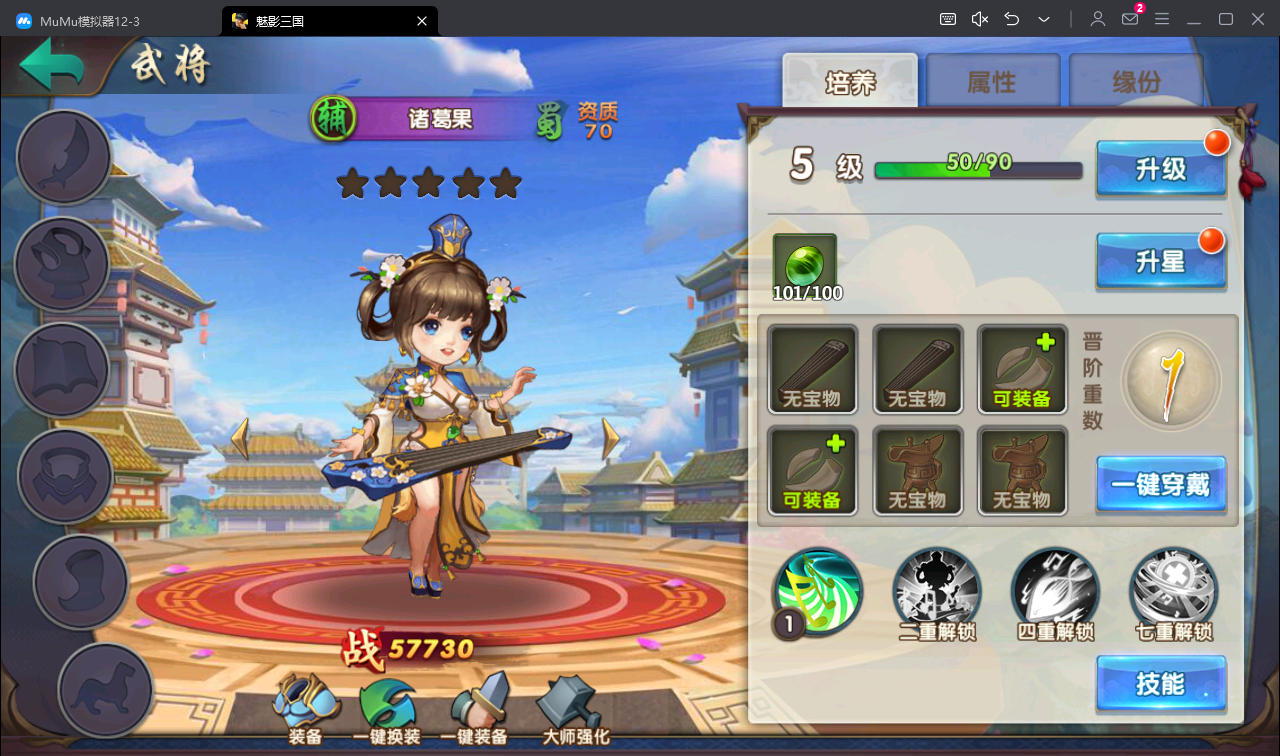This screenshot has width=1280, height=756.
Task: Switch to the 属性 tab
Action: click(991, 82)
